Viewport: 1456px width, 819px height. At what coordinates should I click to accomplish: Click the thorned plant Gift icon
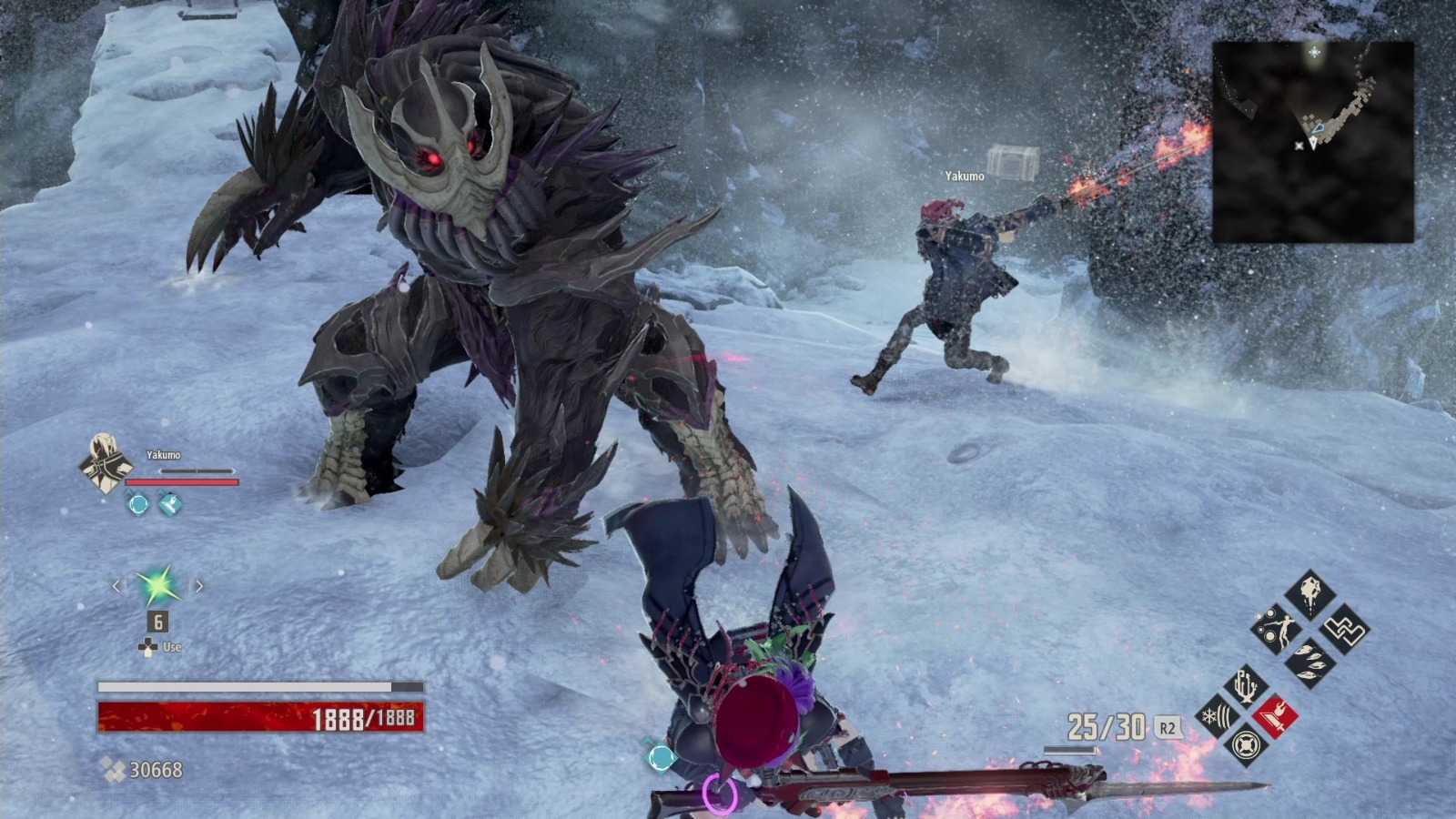1245,685
